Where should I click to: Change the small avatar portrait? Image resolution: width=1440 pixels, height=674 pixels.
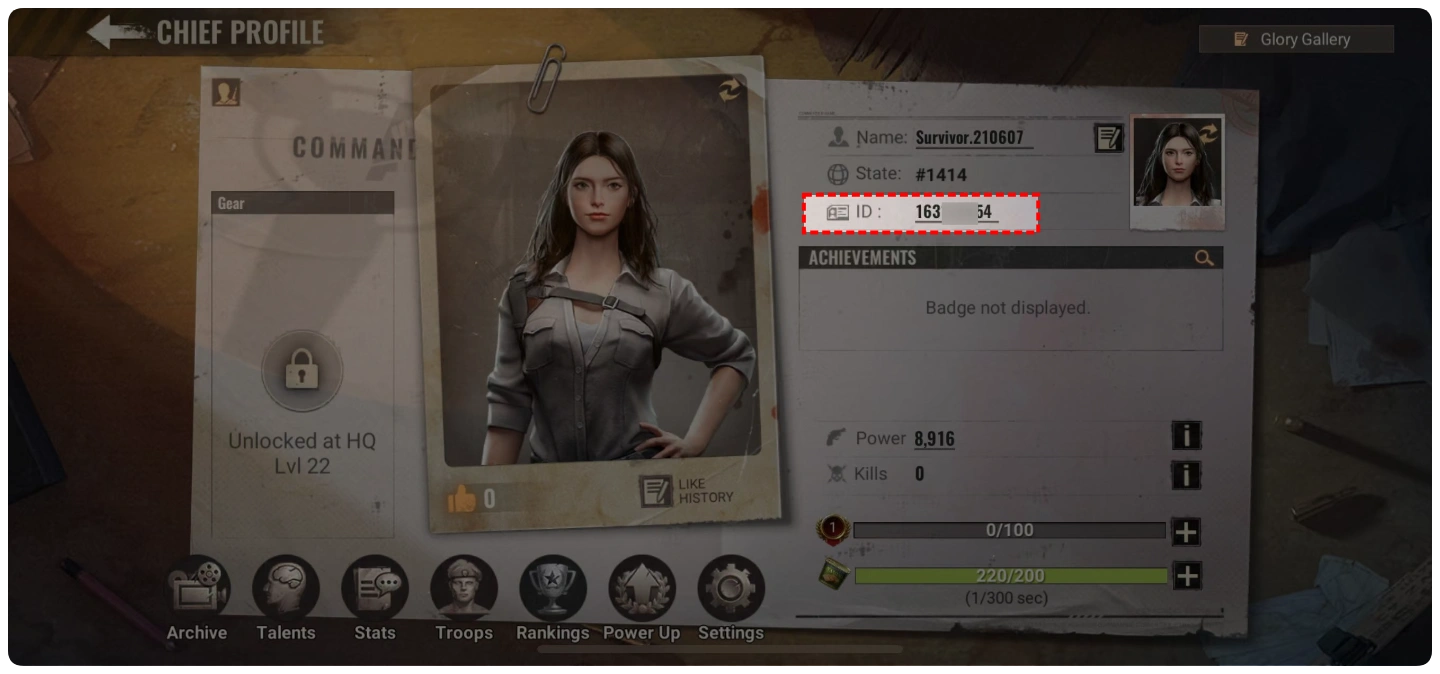coord(1209,132)
